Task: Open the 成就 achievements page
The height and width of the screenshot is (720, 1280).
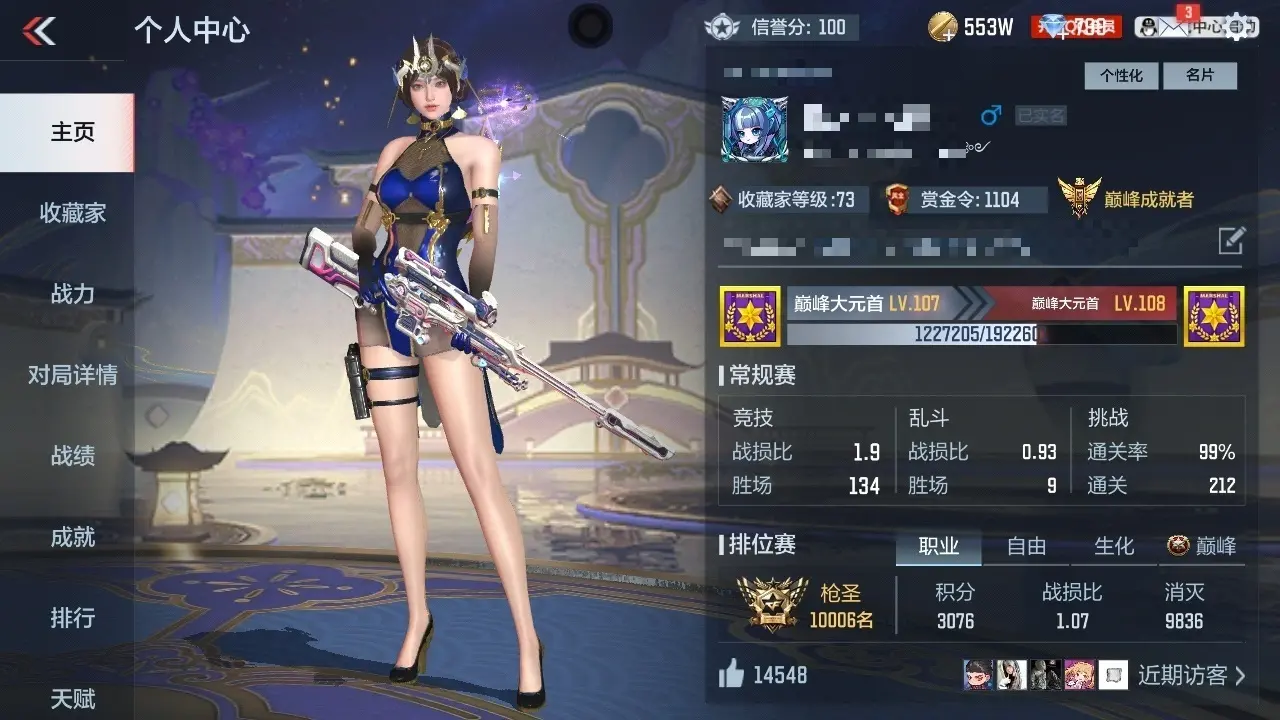Action: tap(72, 537)
